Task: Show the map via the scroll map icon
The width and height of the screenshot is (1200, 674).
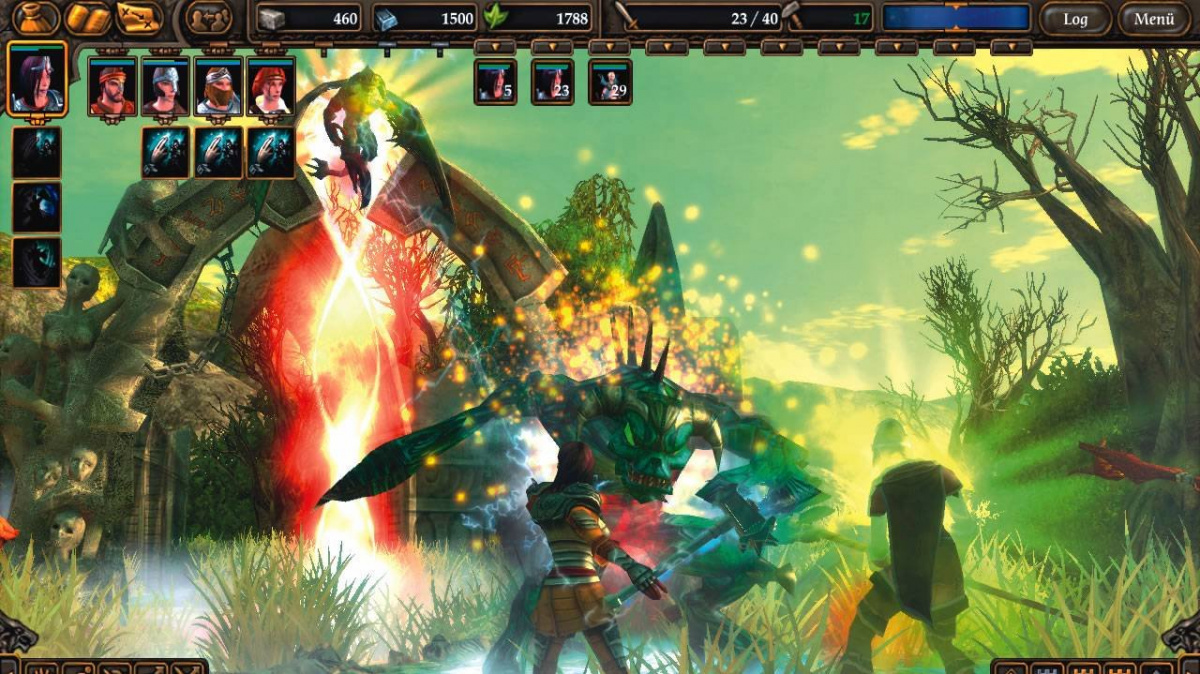Action: 140,18
